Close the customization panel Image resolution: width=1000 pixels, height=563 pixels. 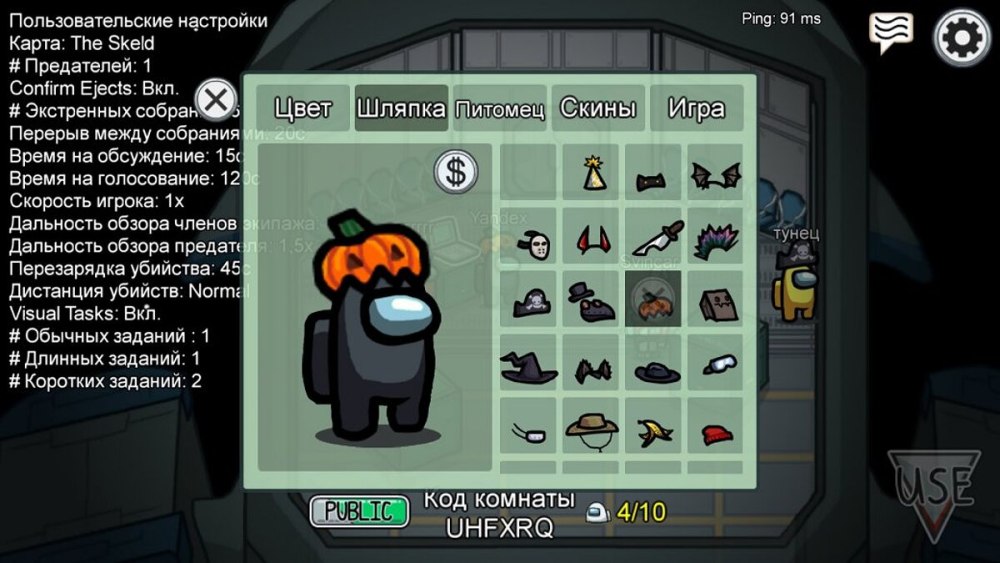[x=215, y=100]
